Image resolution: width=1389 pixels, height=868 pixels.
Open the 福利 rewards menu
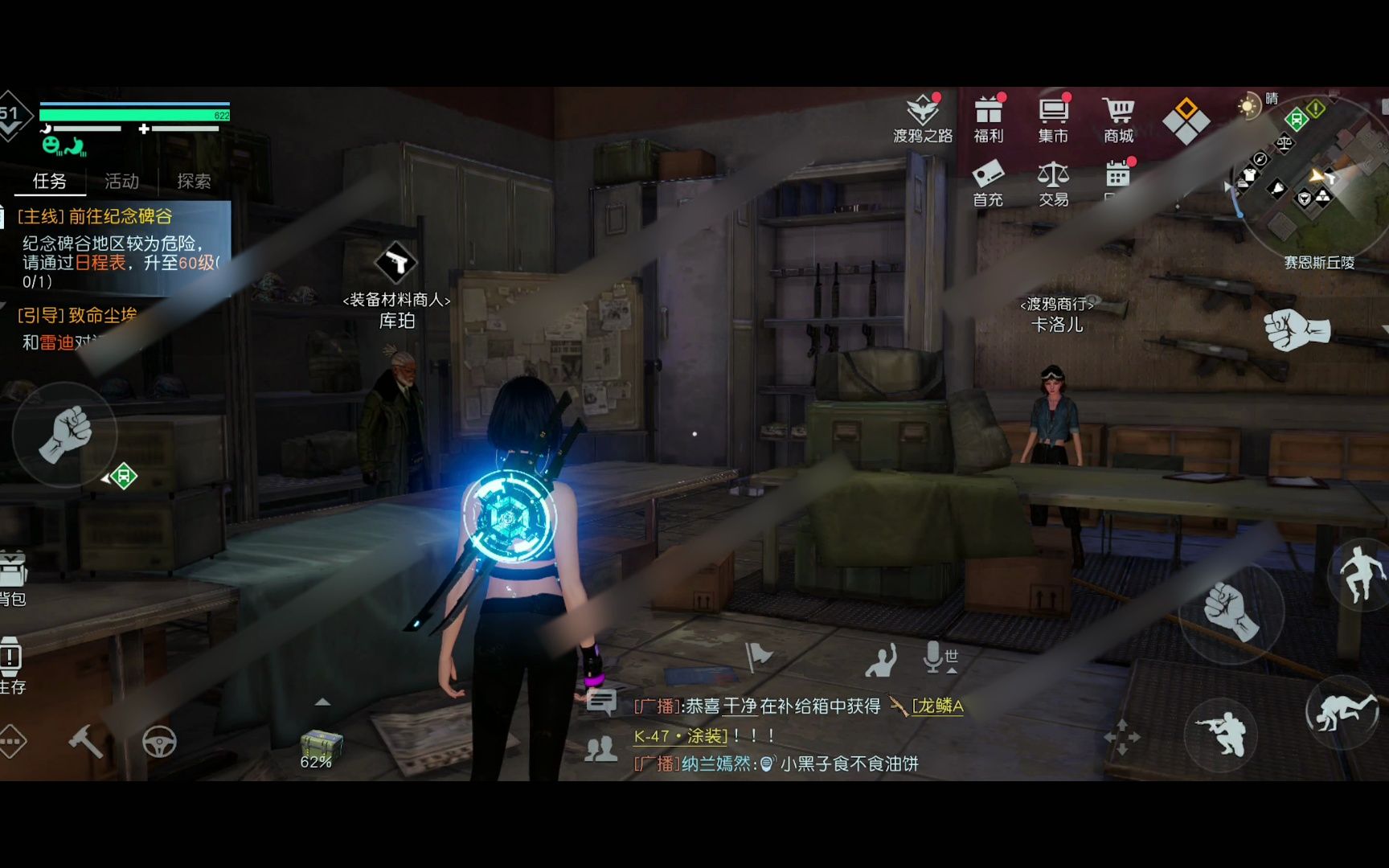click(x=989, y=119)
